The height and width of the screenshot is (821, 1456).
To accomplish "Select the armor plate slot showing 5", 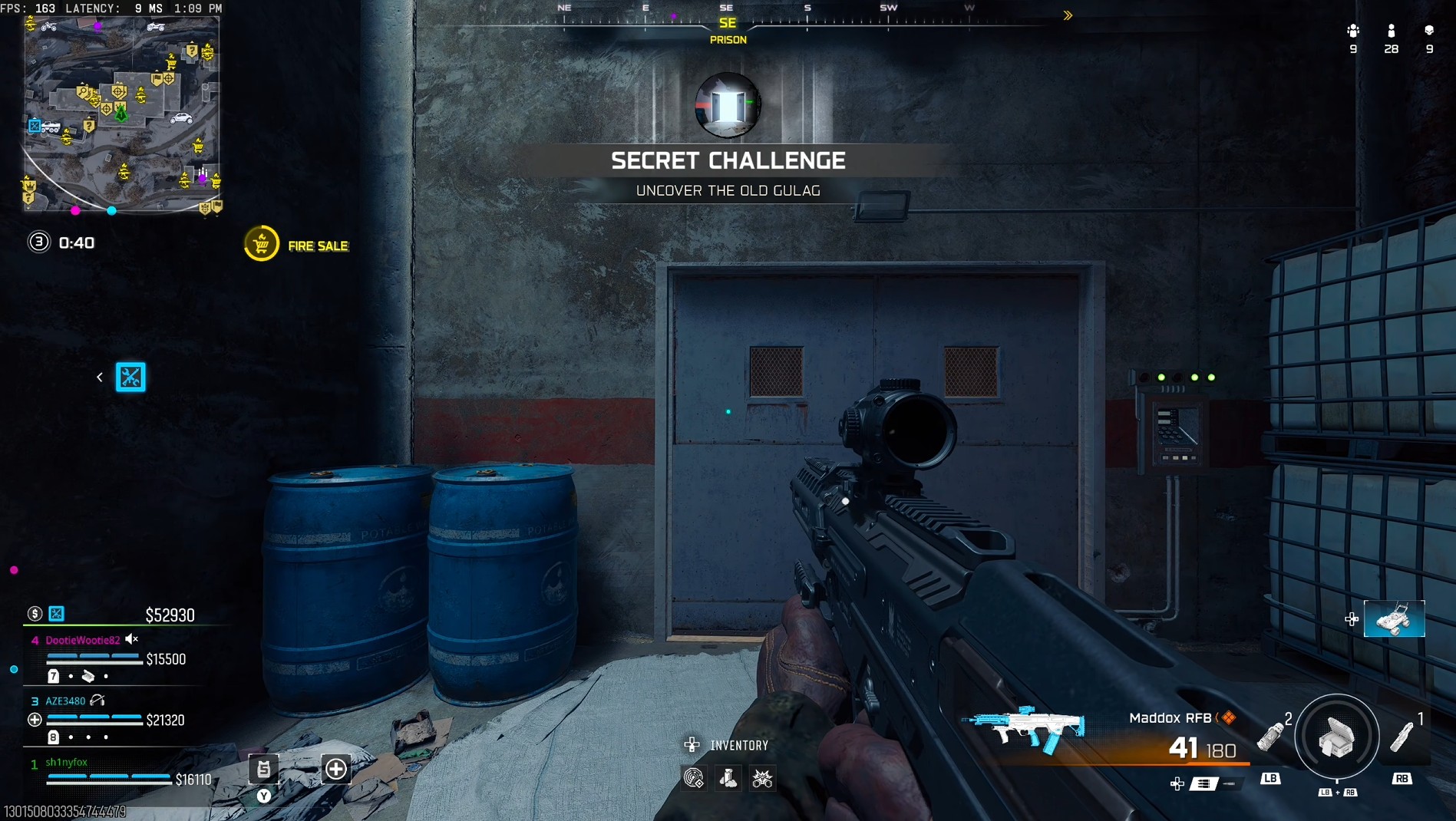I will [x=263, y=769].
